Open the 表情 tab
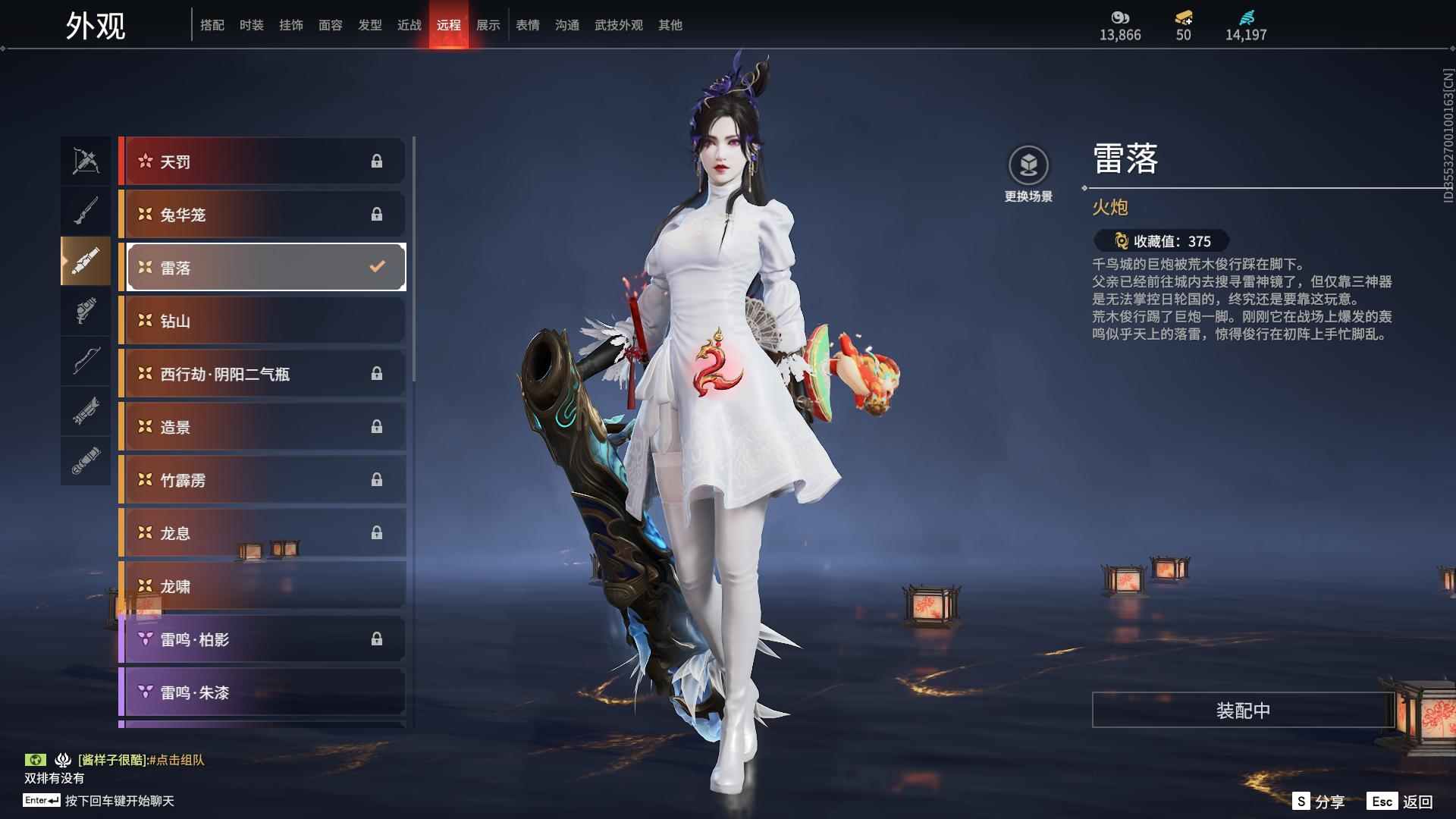 point(526,24)
